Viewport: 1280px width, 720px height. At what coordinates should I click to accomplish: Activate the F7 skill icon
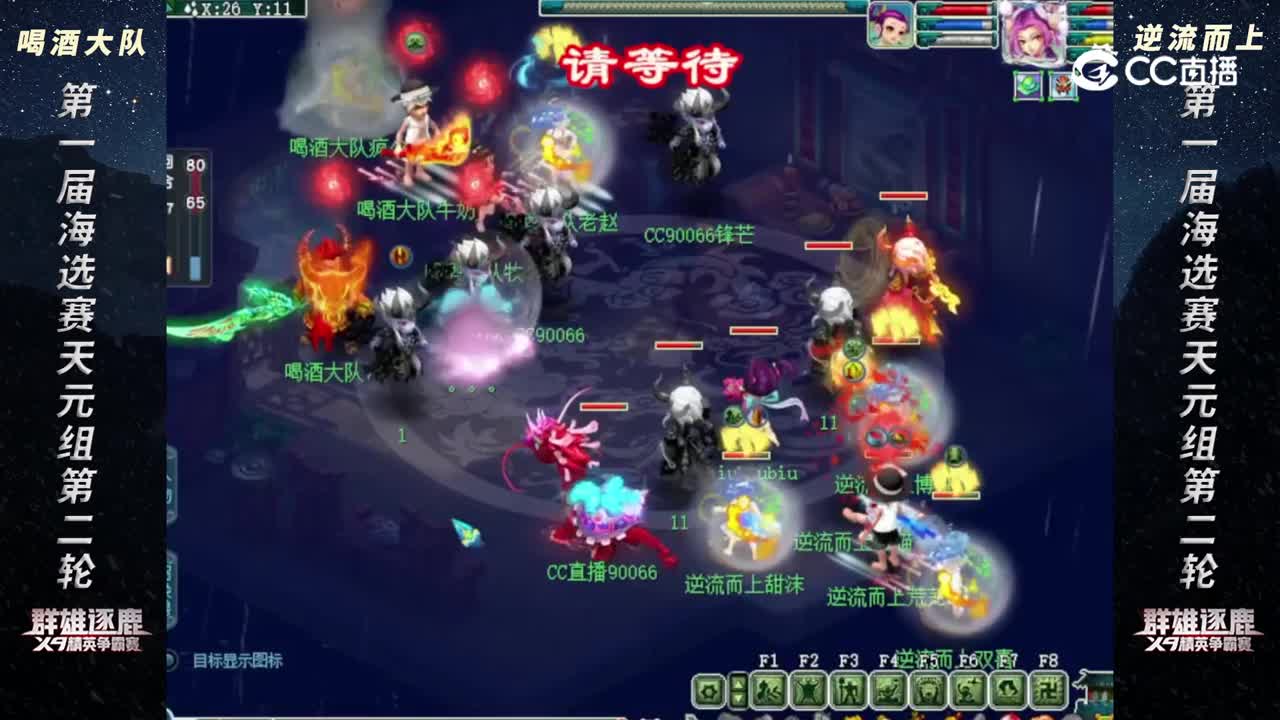pyautogui.click(x=1007, y=691)
